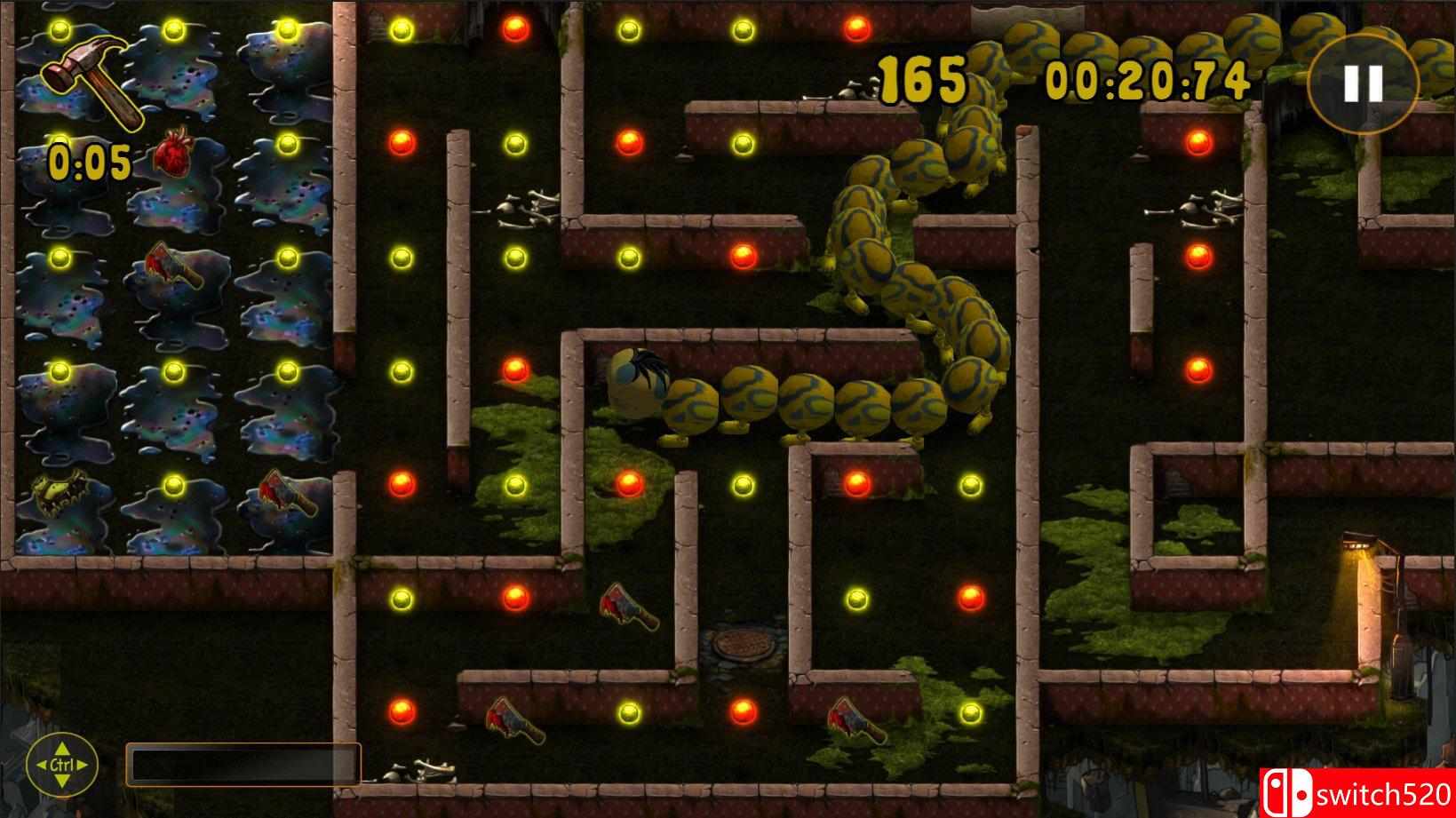
Task: Click the hammer countdown timer 0:05
Action: [x=89, y=163]
